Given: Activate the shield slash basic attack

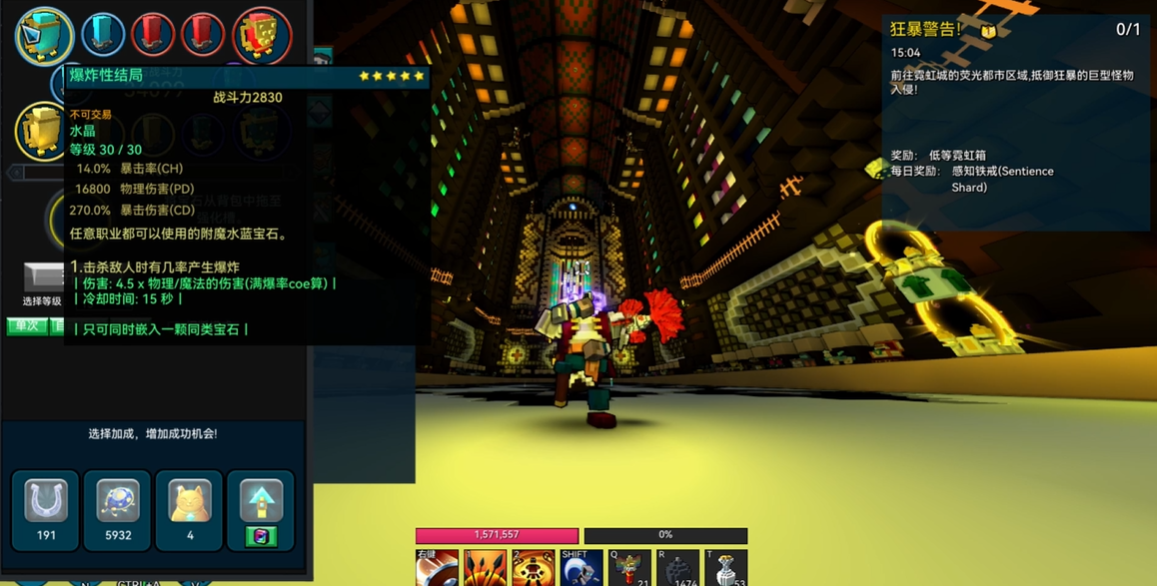Looking at the screenshot, I should tap(437, 569).
